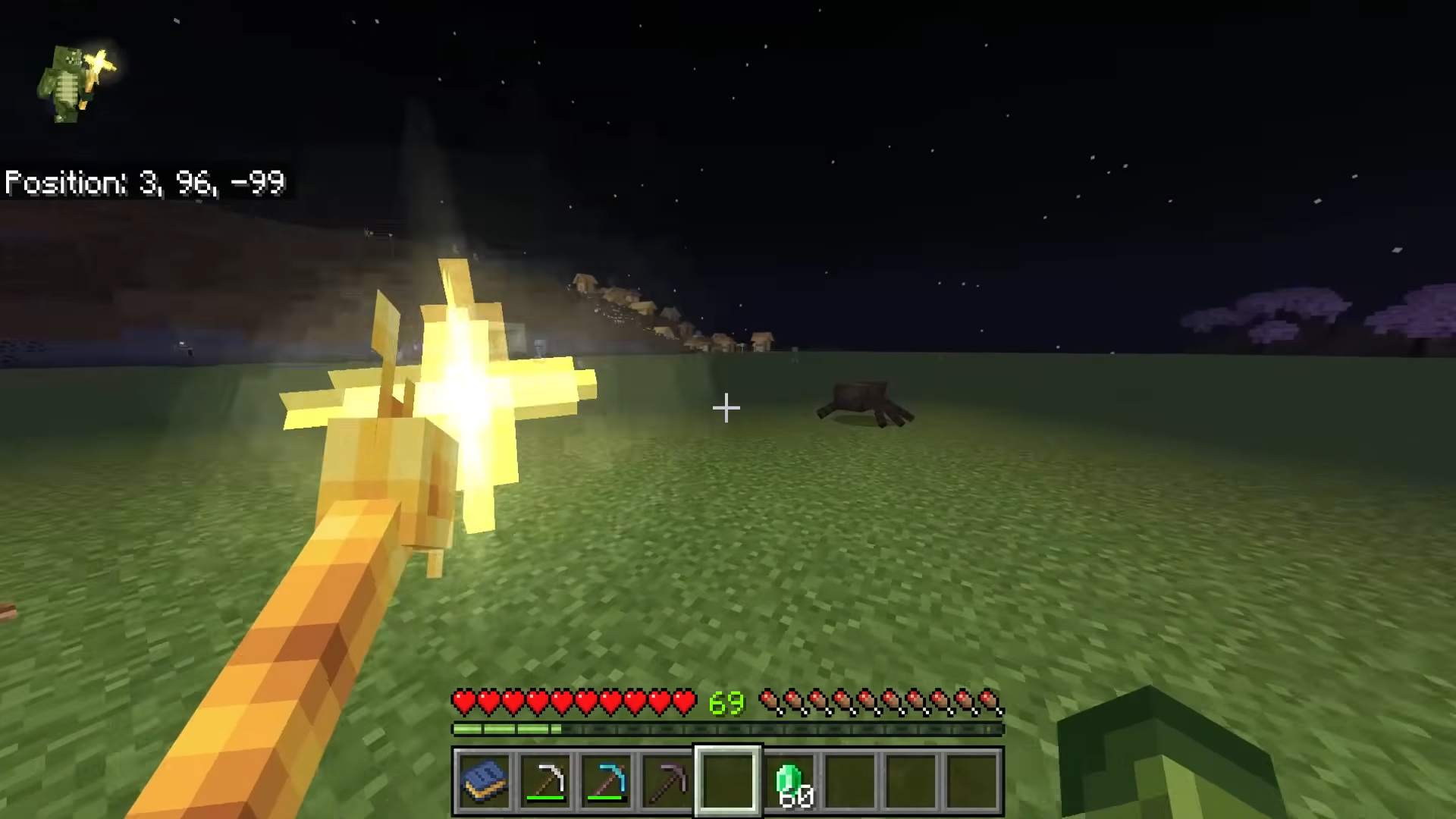This screenshot has height=819, width=1456.
Task: Choose the diamond pickaxe in the hotbar
Action: coord(607,781)
